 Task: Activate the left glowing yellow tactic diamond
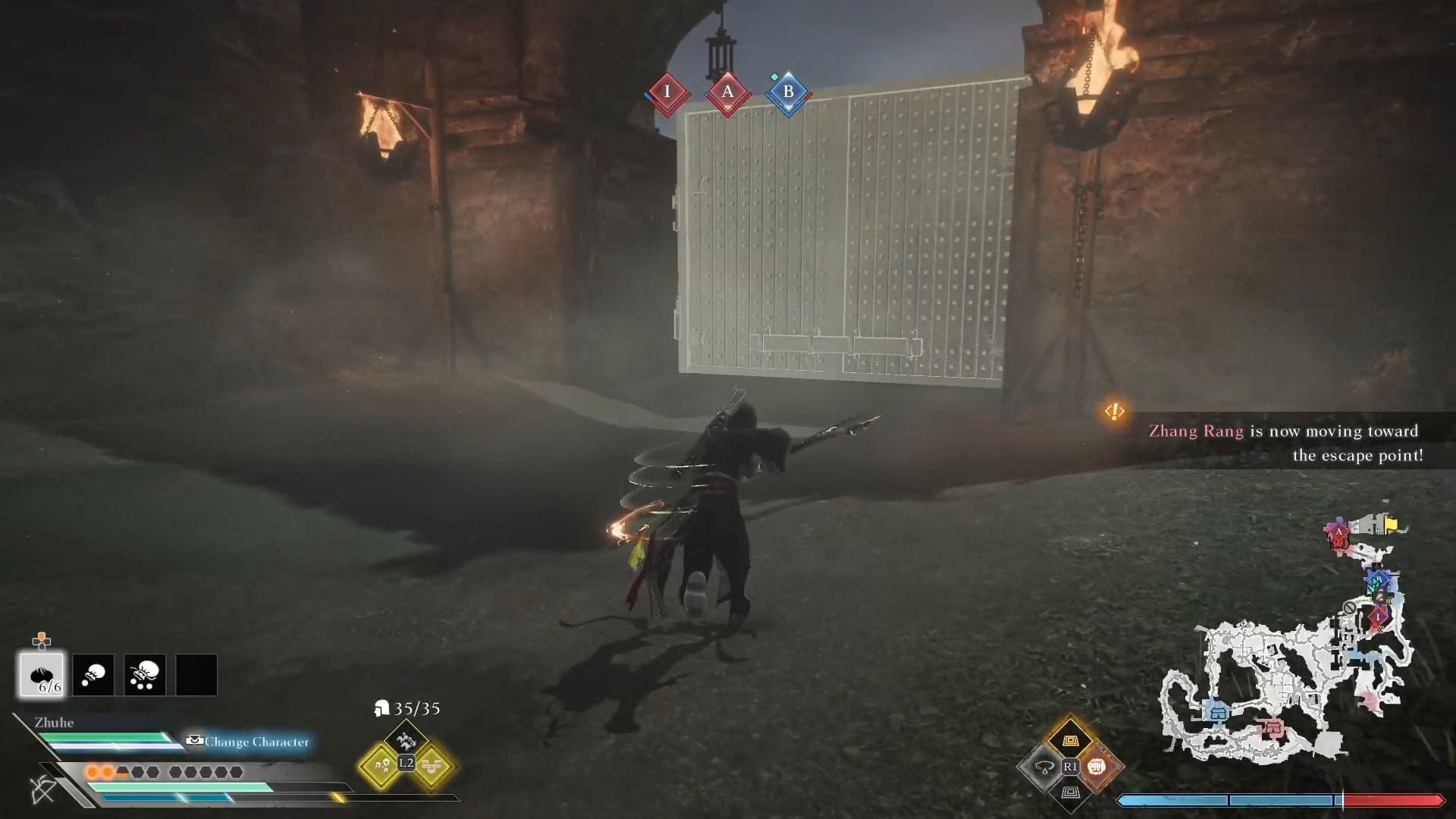pyautogui.click(x=380, y=765)
